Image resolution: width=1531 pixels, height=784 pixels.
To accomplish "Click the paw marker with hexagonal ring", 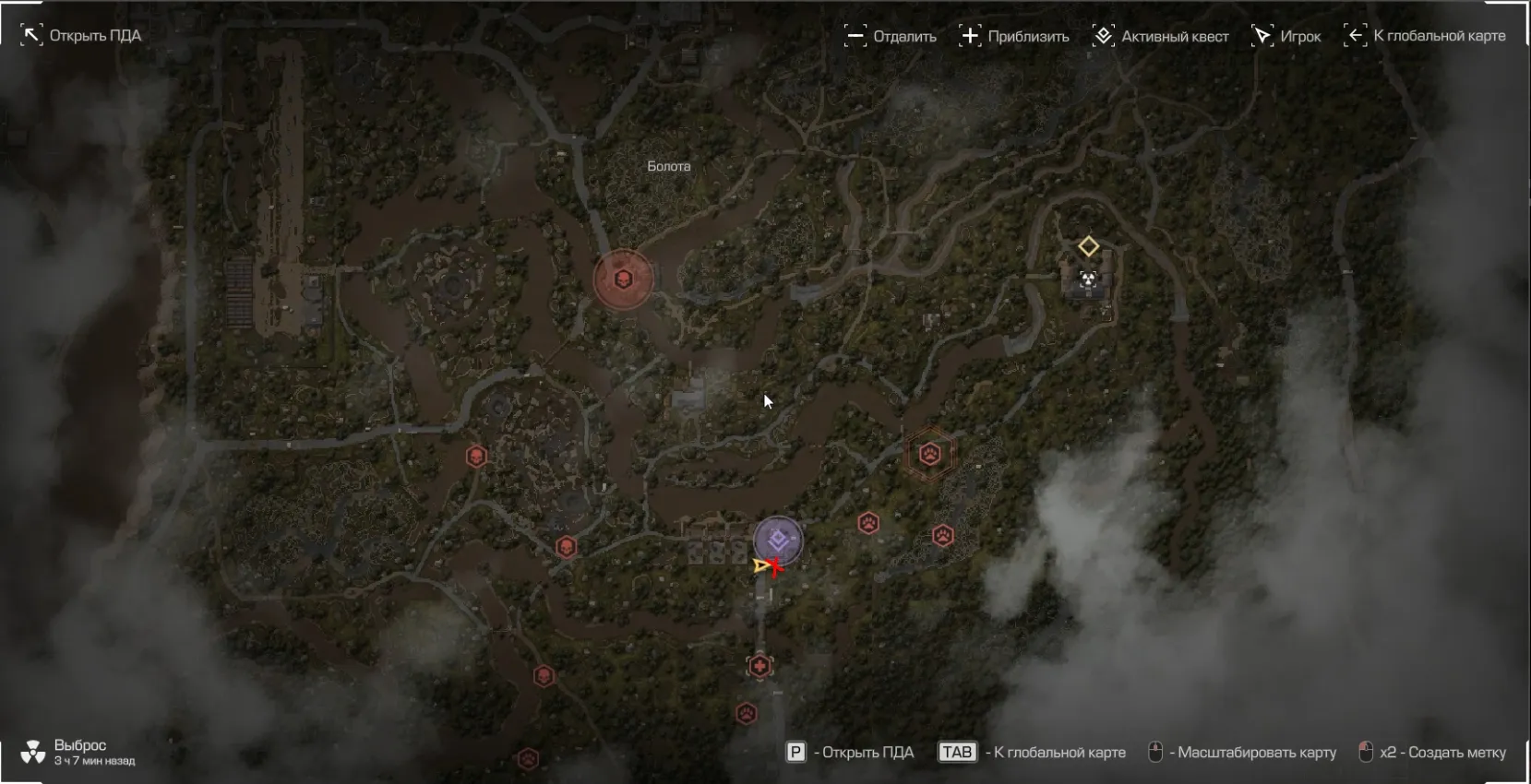I will coord(929,454).
